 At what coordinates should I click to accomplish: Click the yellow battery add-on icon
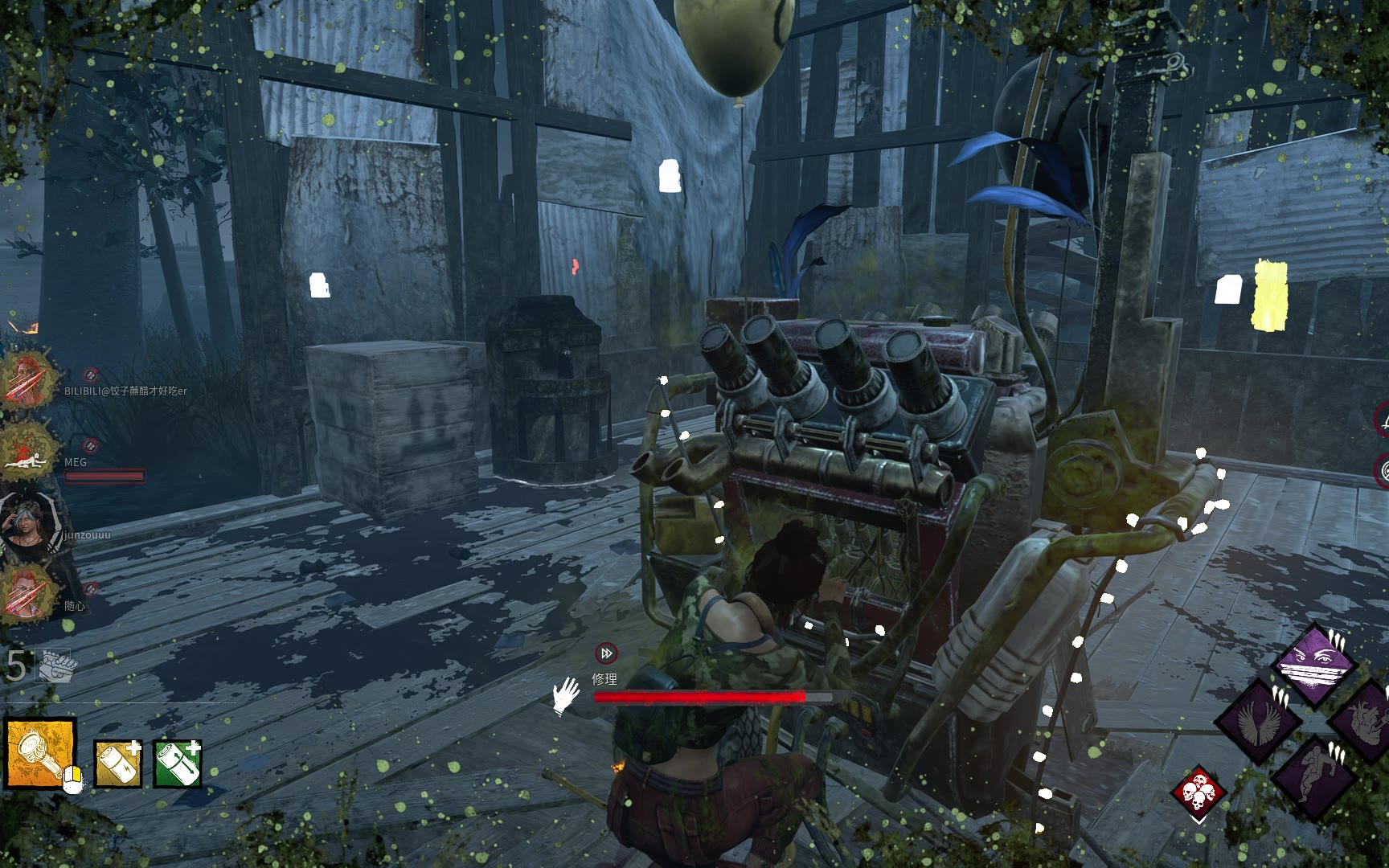coord(118,763)
